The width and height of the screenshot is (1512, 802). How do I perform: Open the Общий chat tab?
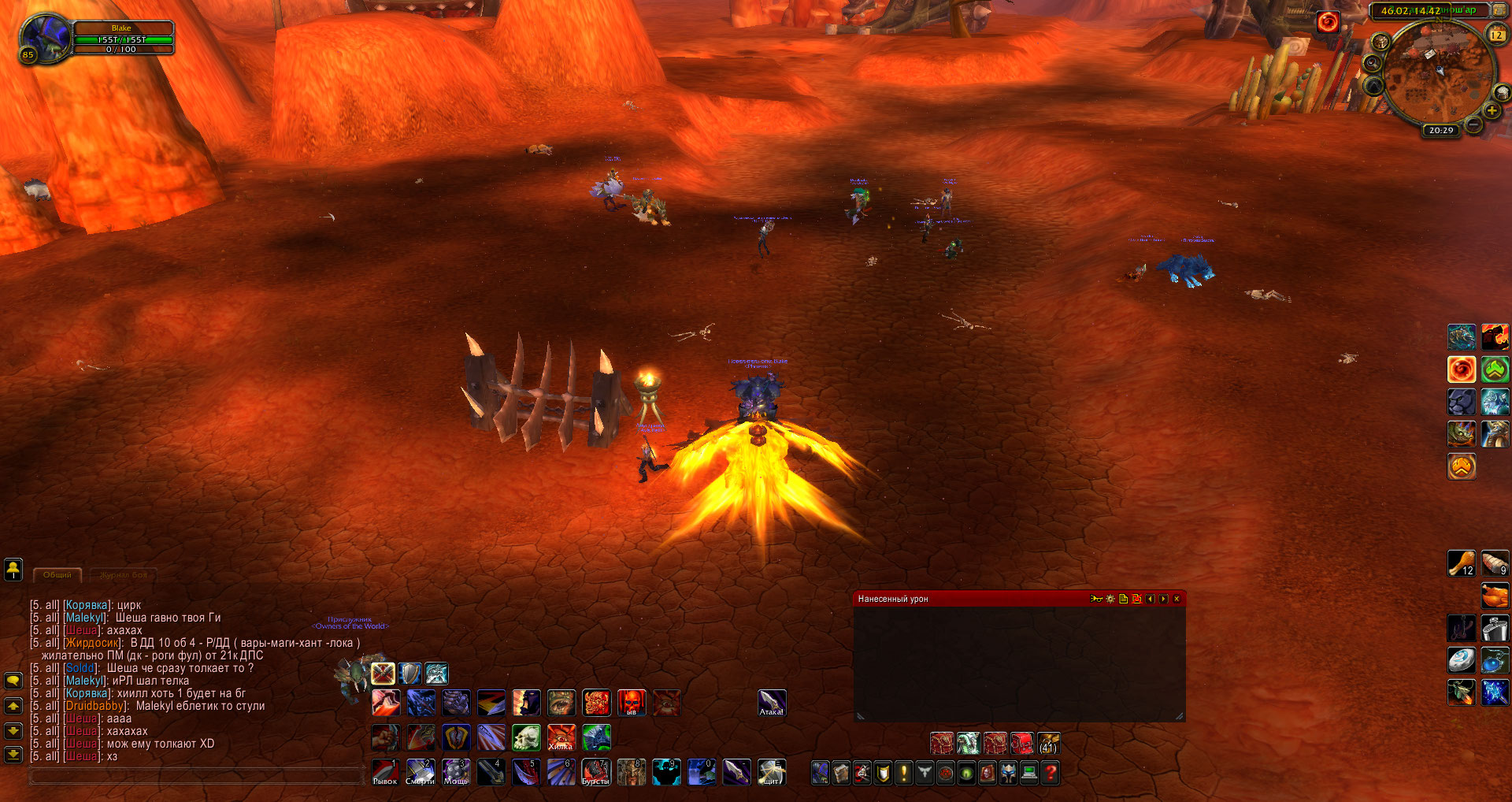click(x=57, y=575)
